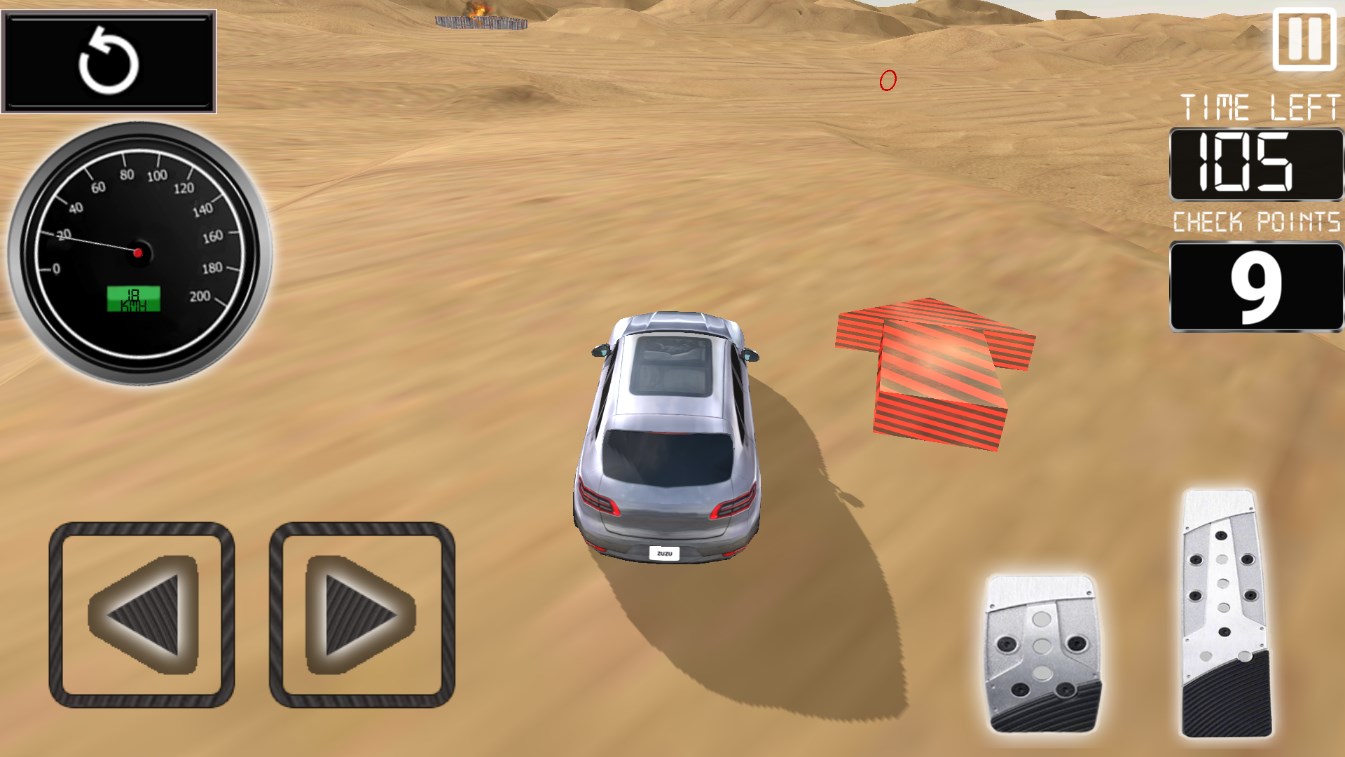The height and width of the screenshot is (757, 1345).
Task: Click the CHECK POINTS label text
Action: click(x=1256, y=222)
